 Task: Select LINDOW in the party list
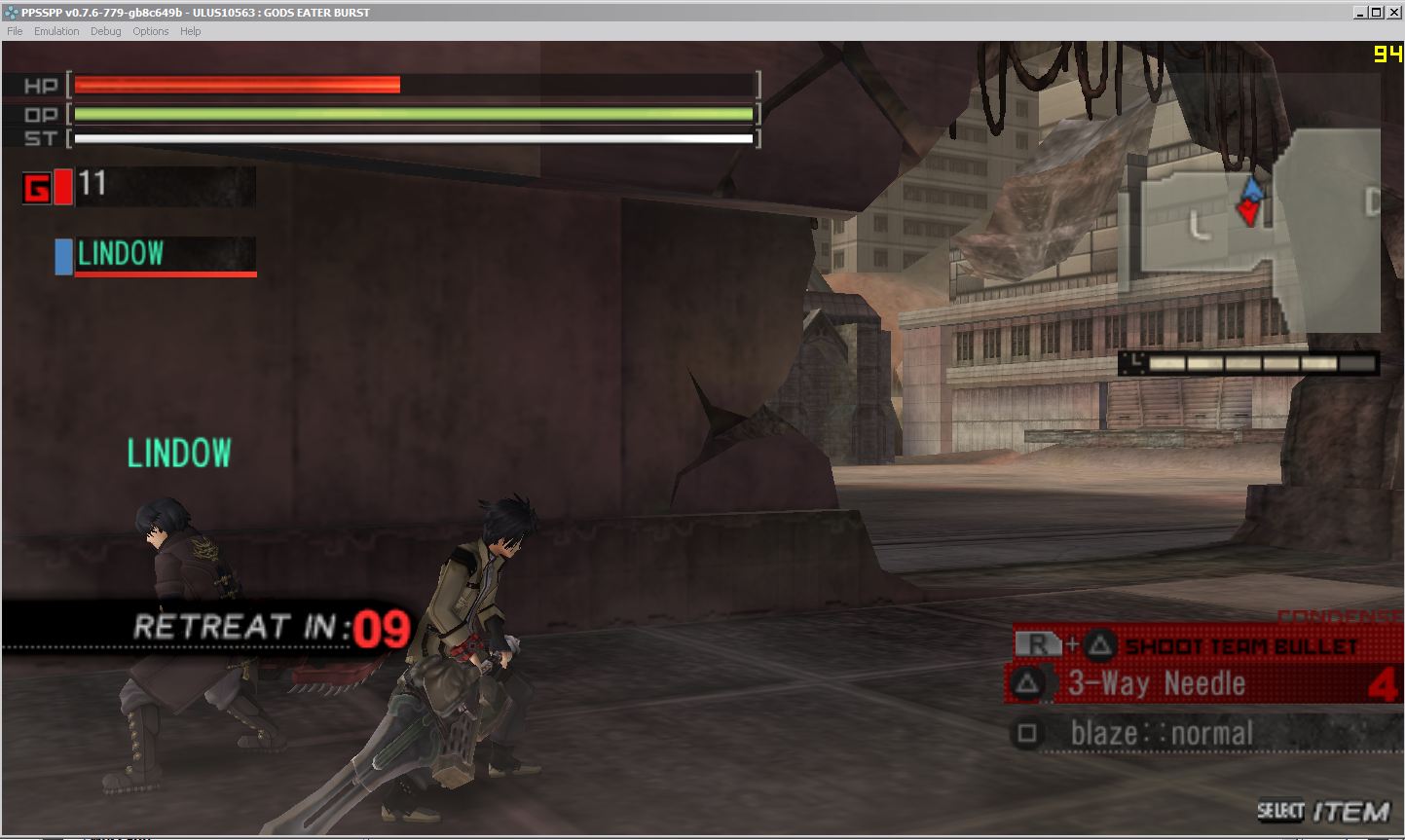156,255
